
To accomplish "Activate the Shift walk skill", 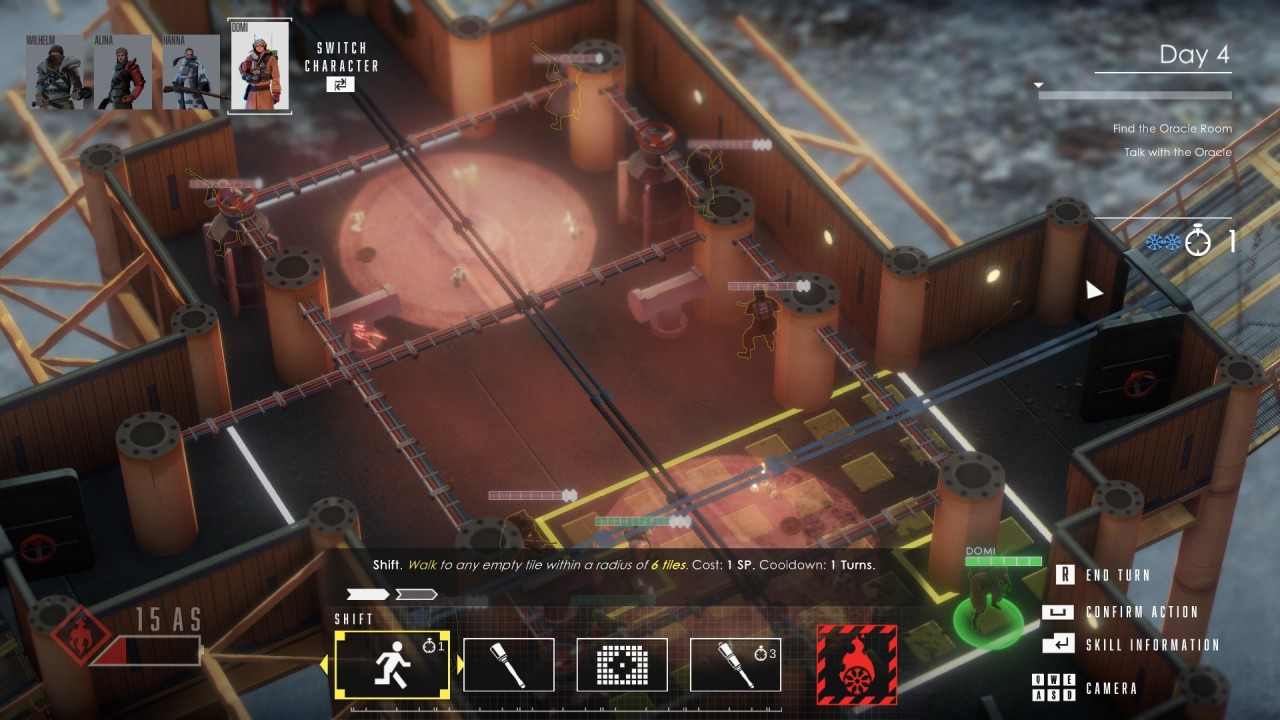I will pos(392,664).
